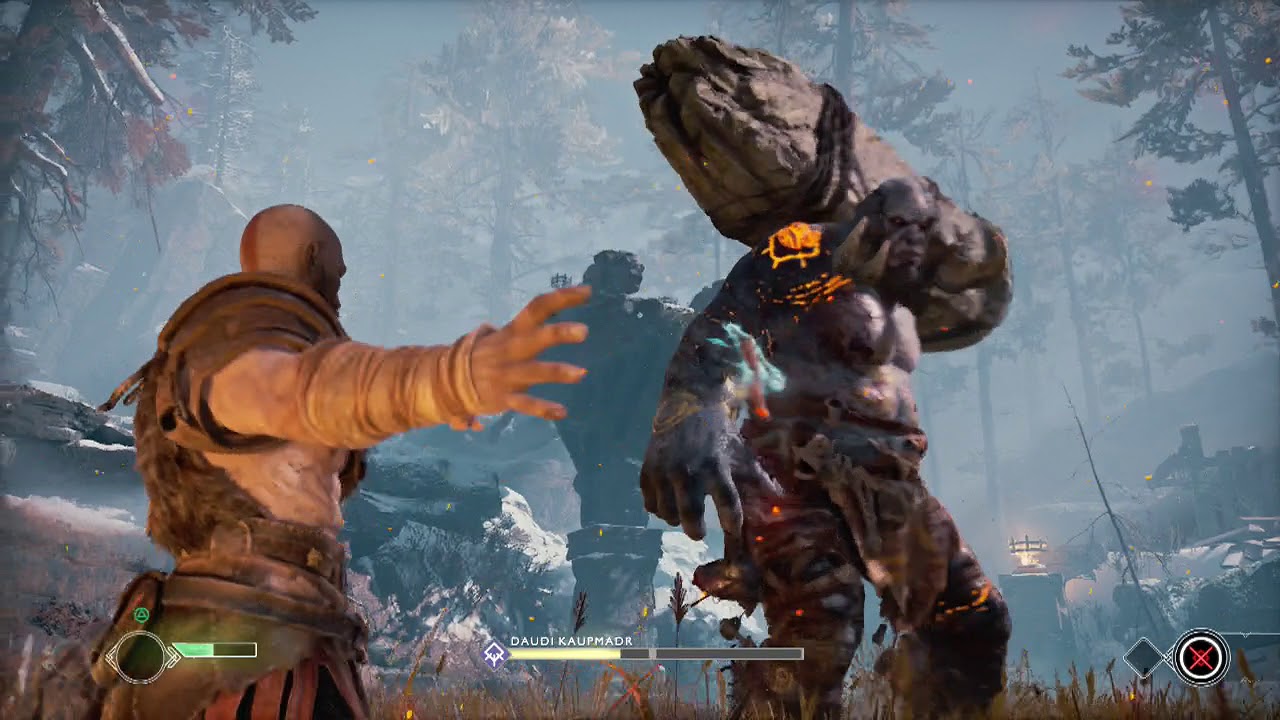Click the red crossed-out circular weapon icon
Viewport: 1280px width, 720px height.
[x=1201, y=657]
